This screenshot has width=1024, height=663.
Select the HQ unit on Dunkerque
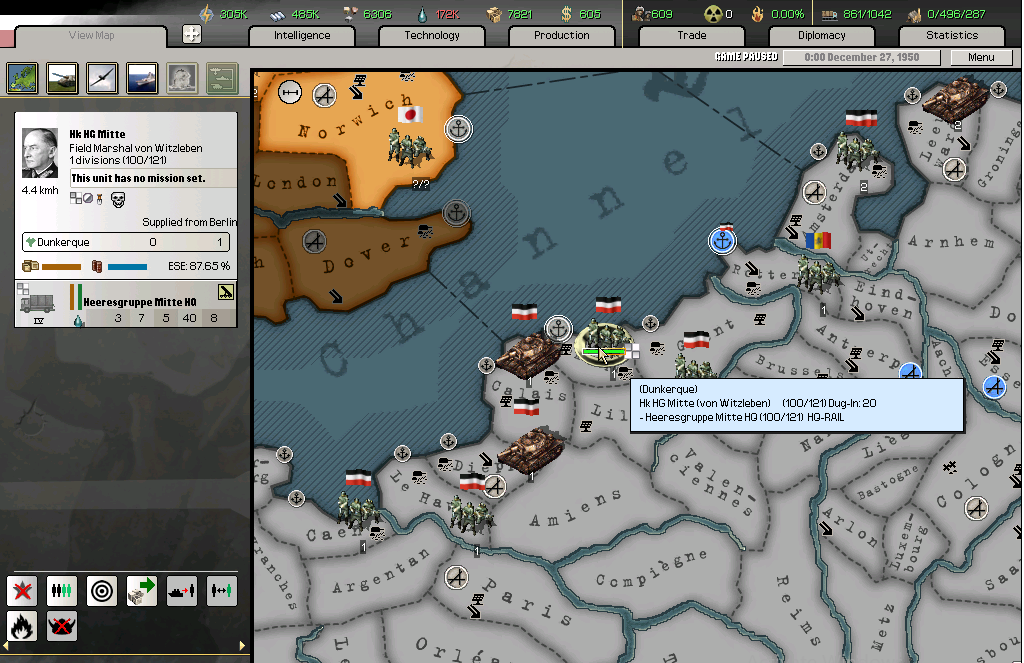[603, 338]
